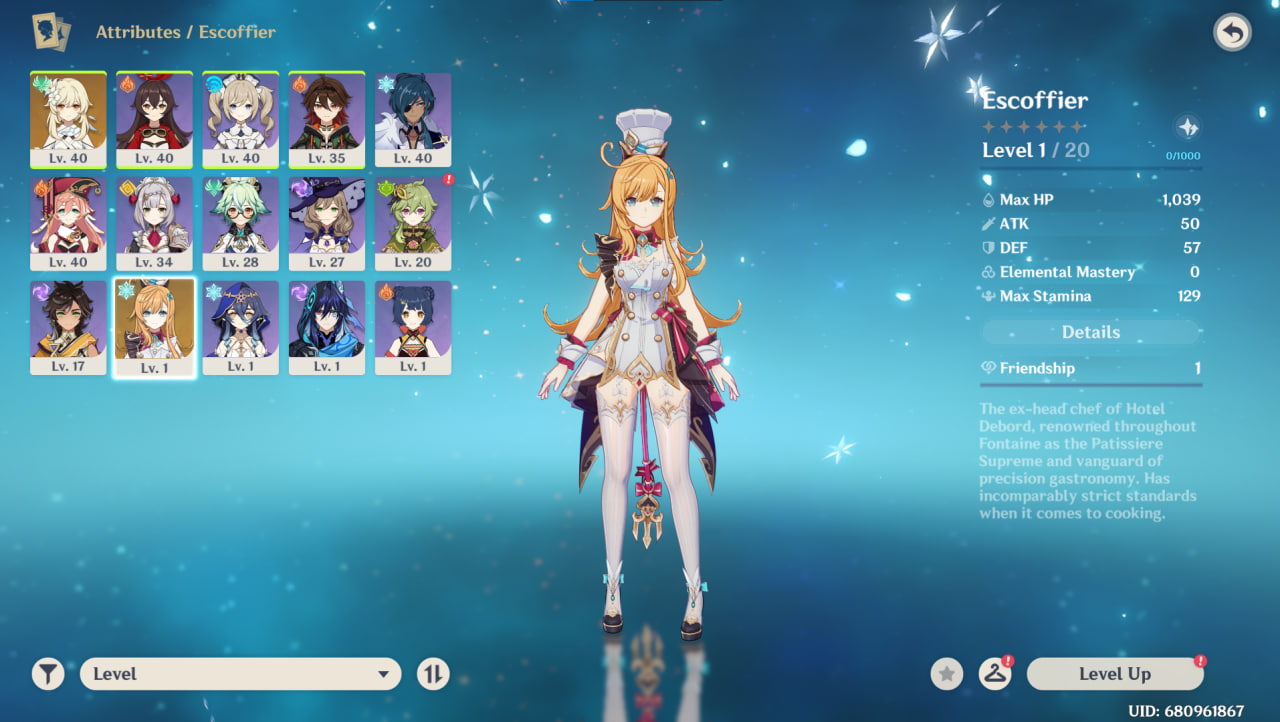Toggle the sort order arrows button

pyautogui.click(x=433, y=674)
